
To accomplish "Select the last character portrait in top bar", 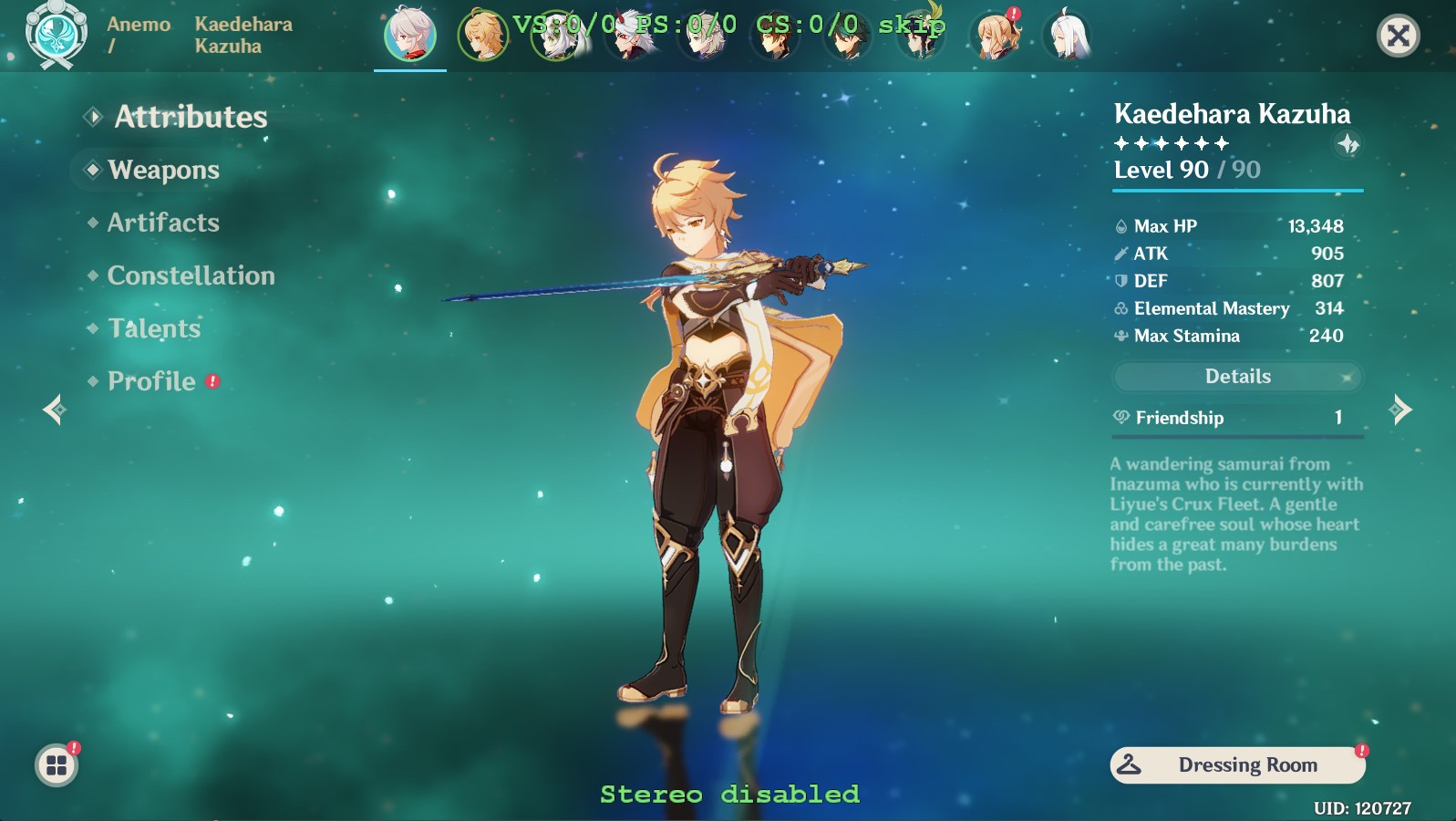I will pyautogui.click(x=1067, y=36).
